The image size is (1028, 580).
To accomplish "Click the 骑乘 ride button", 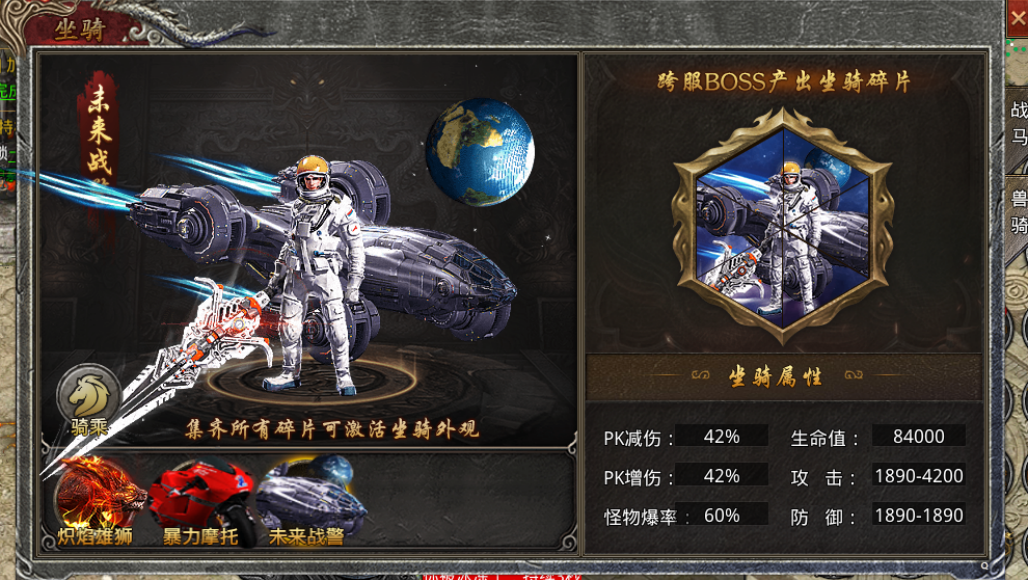I will click(88, 399).
